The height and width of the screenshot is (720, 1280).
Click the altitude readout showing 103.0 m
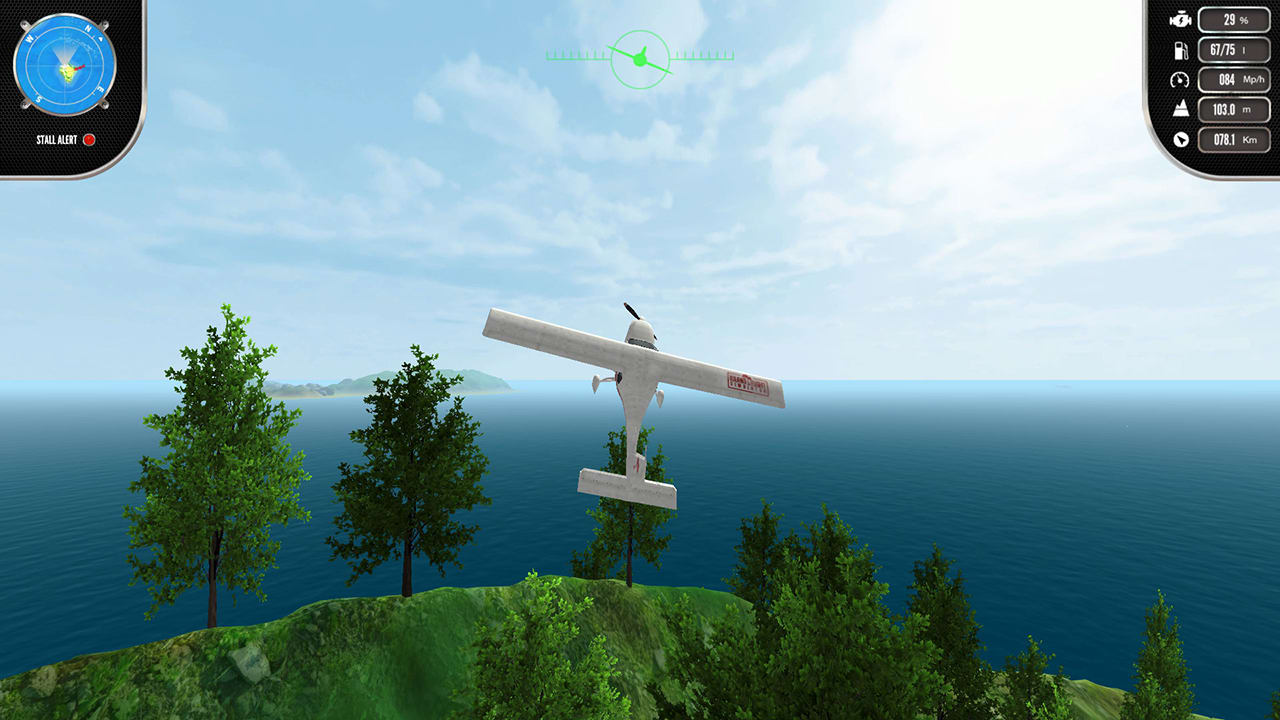point(1232,110)
